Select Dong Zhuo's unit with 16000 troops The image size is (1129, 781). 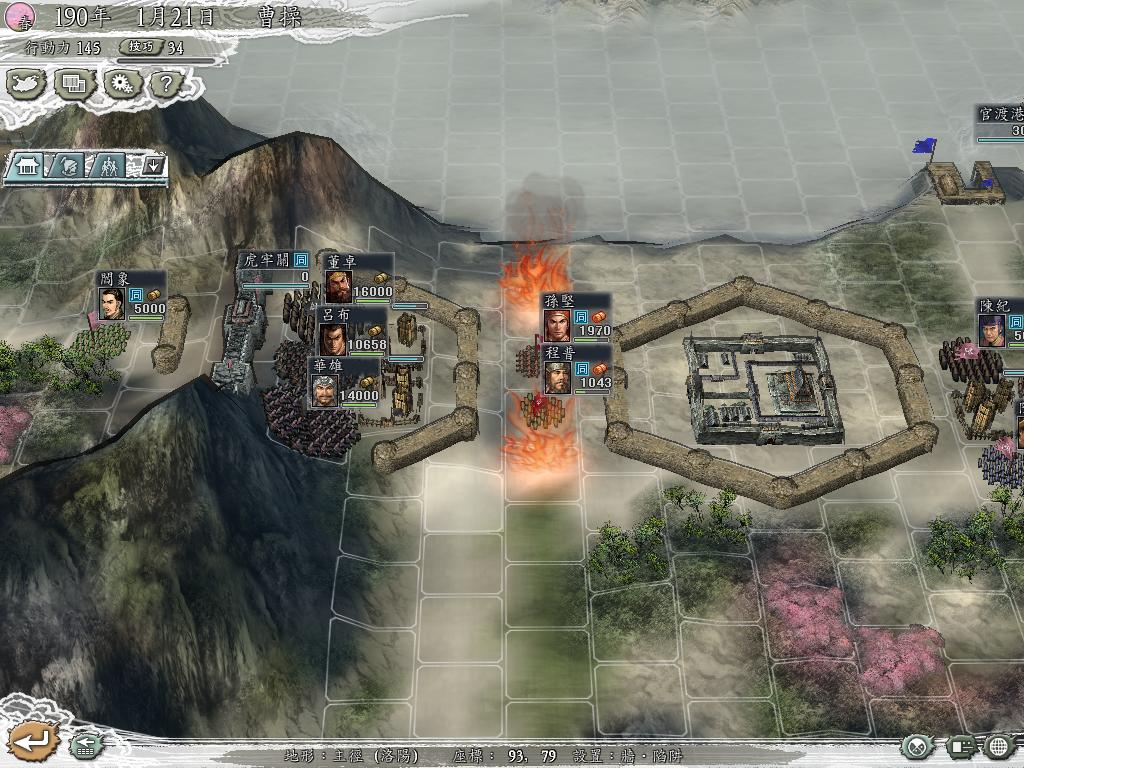pyautogui.click(x=340, y=285)
